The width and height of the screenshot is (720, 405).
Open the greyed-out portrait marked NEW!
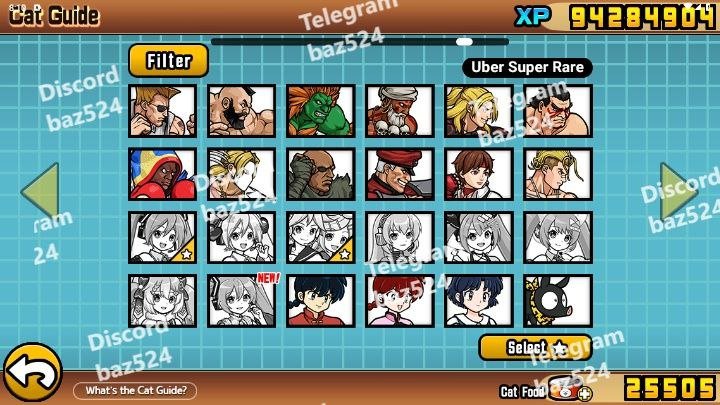coord(241,301)
